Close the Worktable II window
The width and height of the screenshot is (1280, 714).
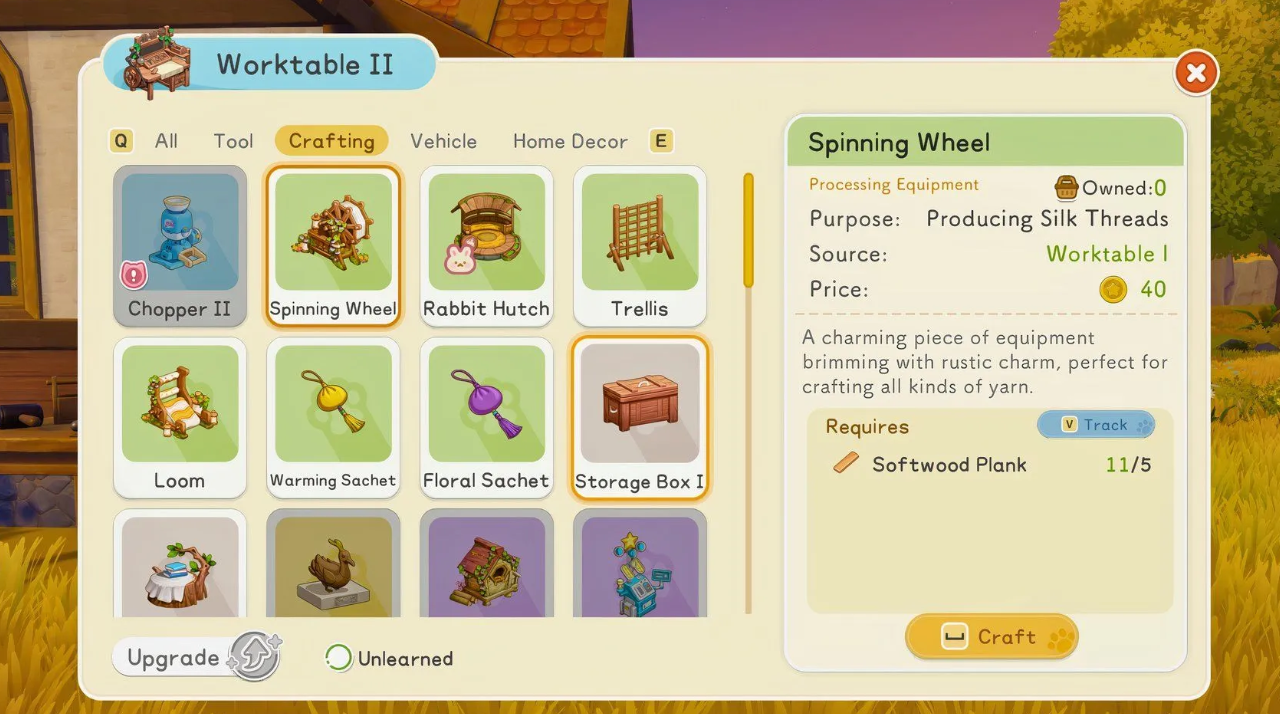(x=1196, y=73)
